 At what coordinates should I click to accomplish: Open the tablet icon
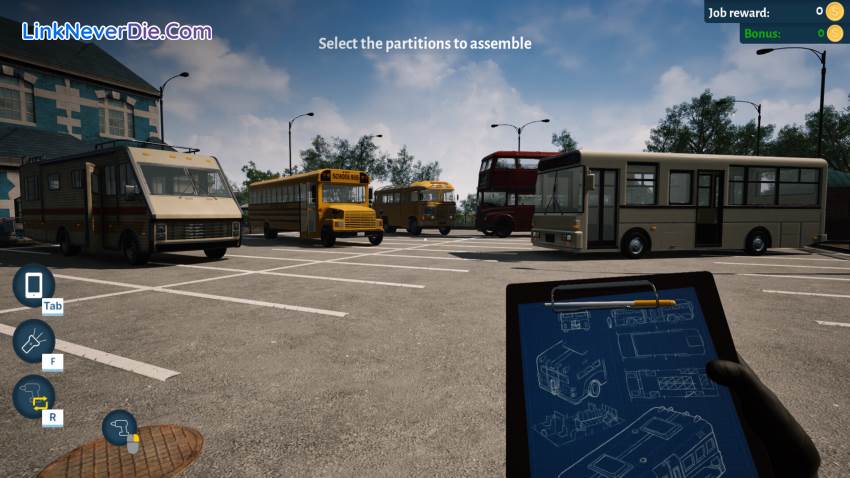[x=33, y=285]
